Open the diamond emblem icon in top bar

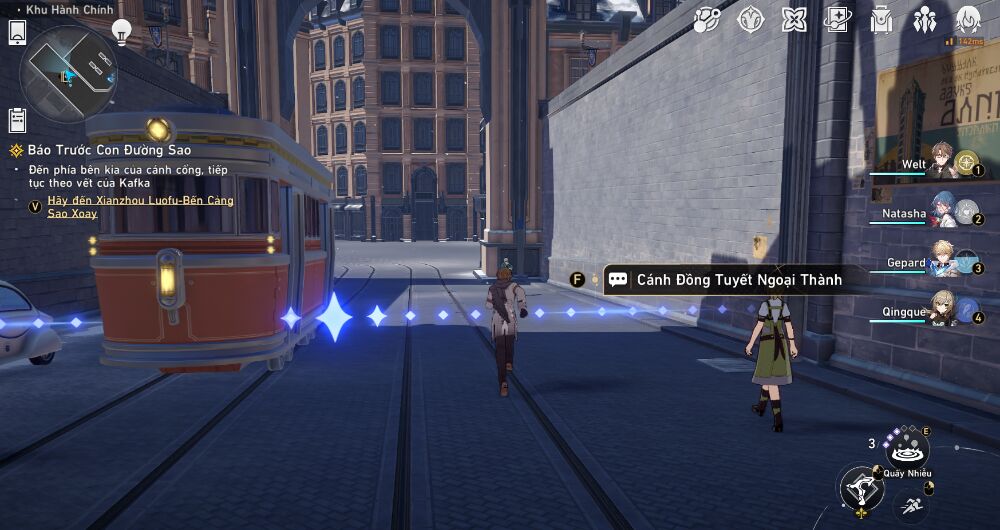click(x=750, y=20)
